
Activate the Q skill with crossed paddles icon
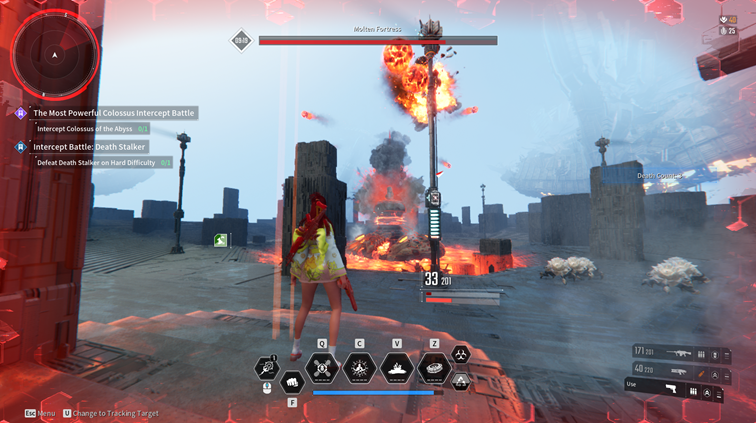pos(322,369)
